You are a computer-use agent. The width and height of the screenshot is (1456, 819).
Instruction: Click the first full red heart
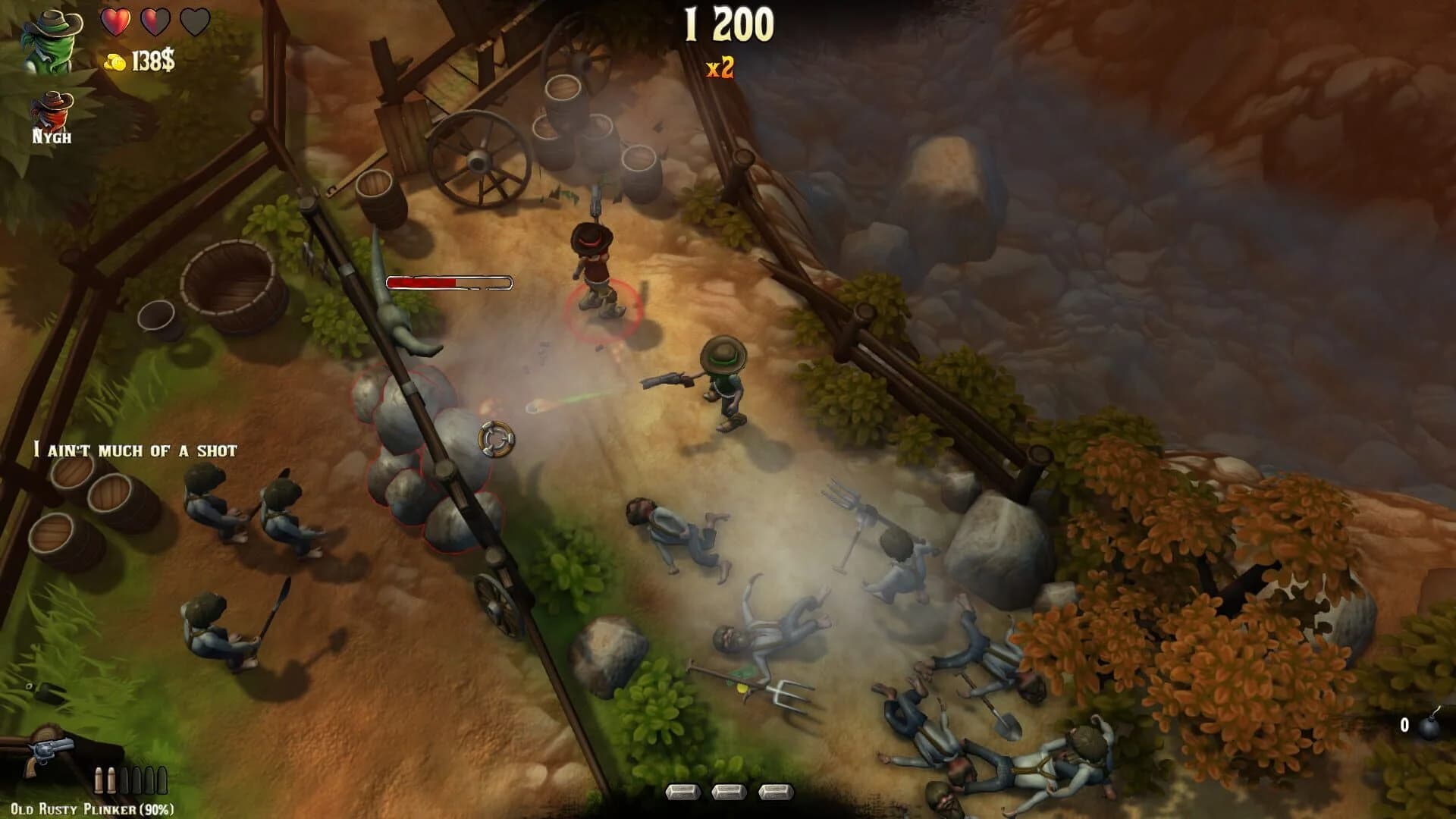click(x=115, y=23)
